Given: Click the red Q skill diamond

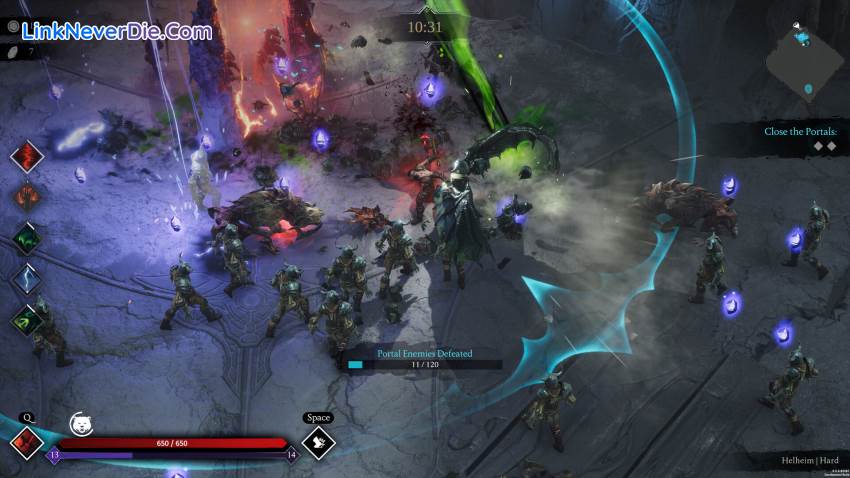Looking at the screenshot, I should coord(26,443).
